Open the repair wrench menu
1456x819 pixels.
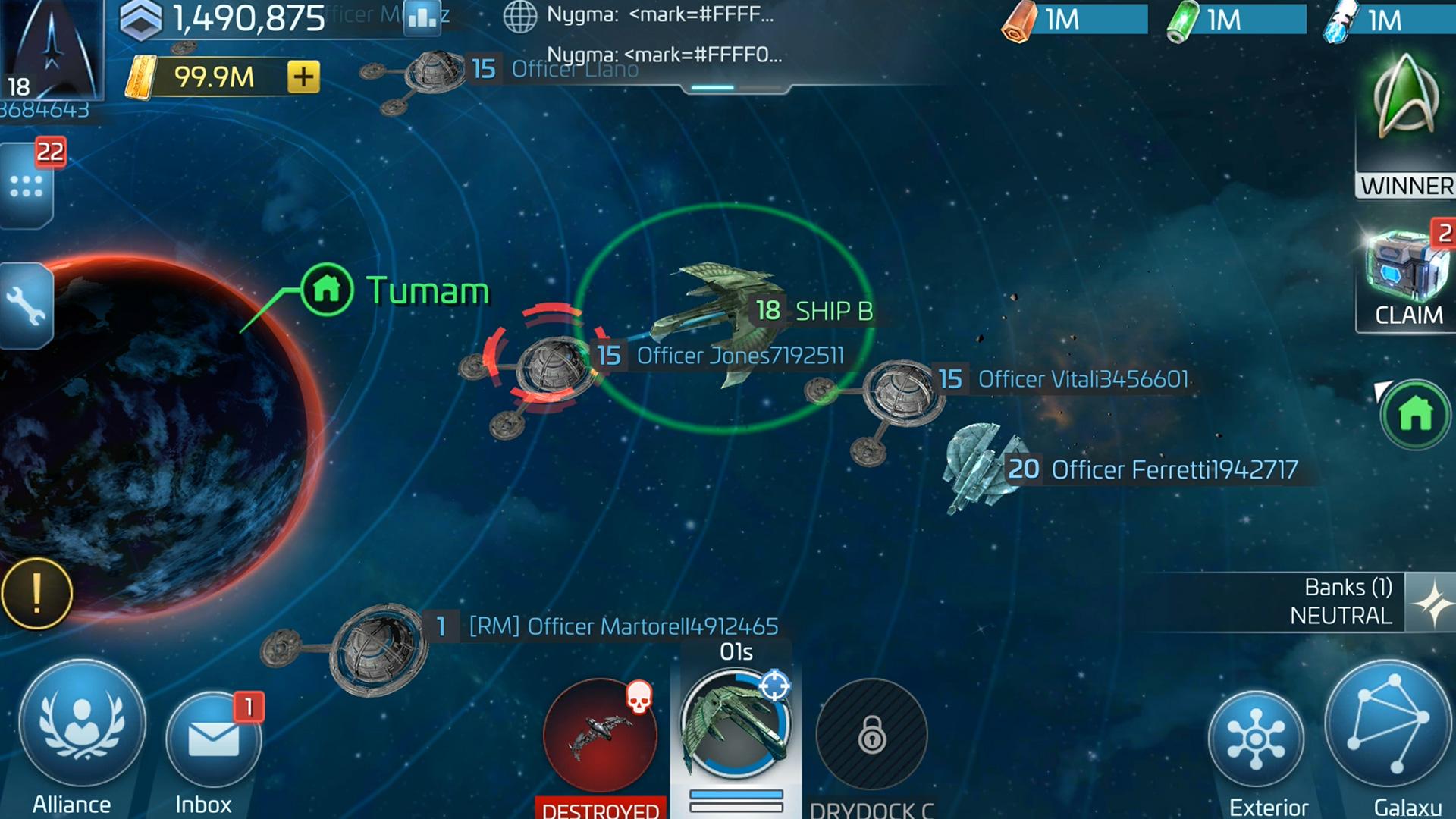27,303
